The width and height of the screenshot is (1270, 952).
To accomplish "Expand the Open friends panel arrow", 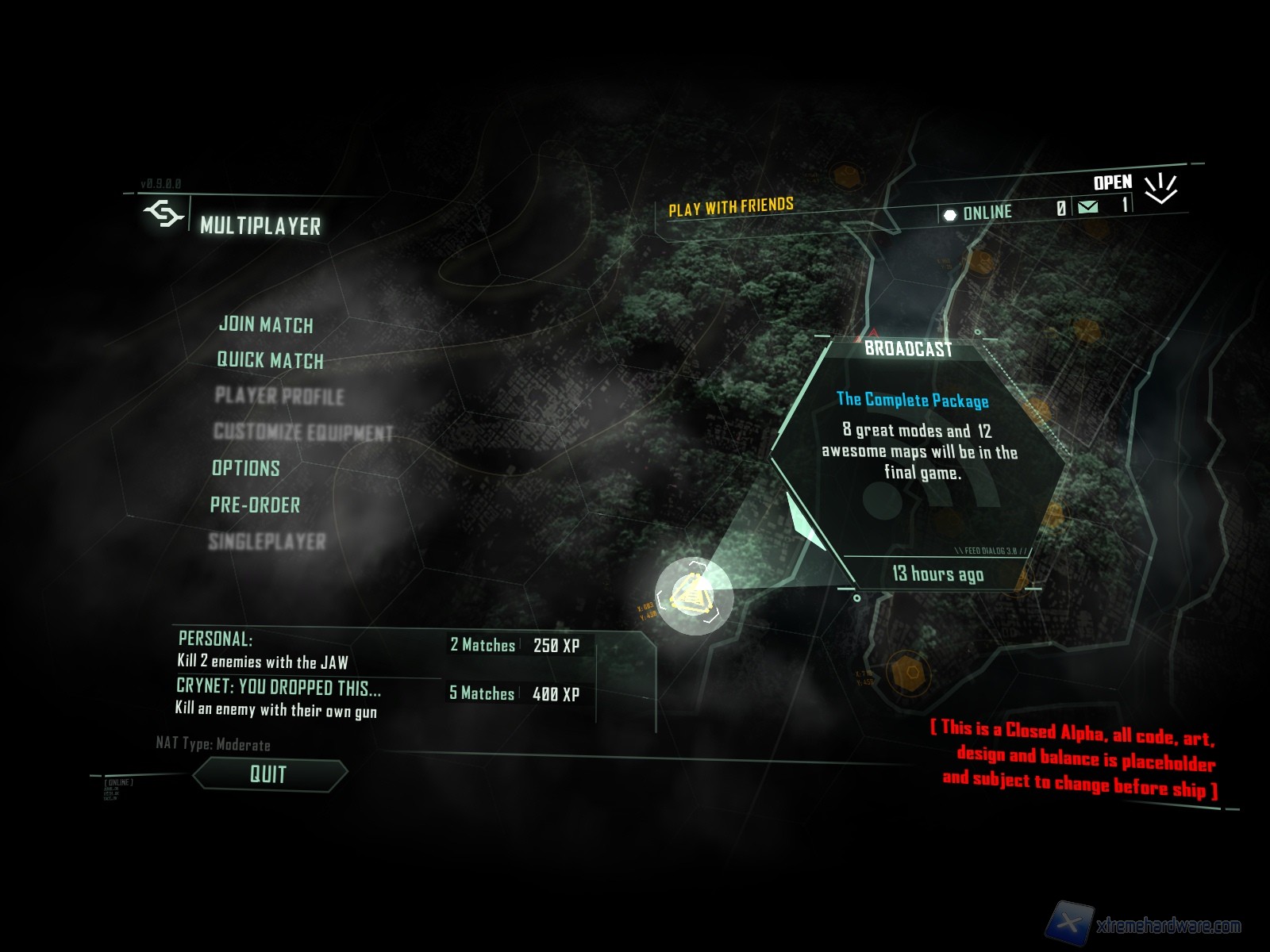I will click(1160, 188).
